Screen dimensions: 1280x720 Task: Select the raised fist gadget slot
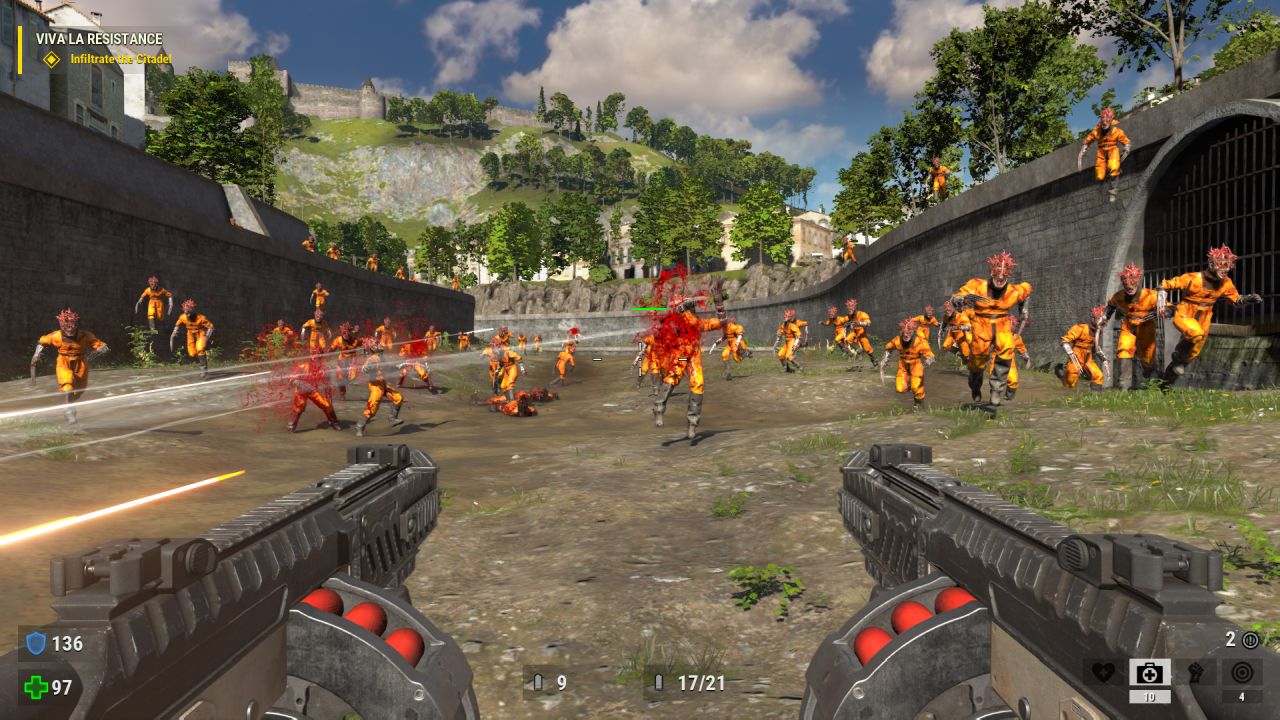(1195, 672)
